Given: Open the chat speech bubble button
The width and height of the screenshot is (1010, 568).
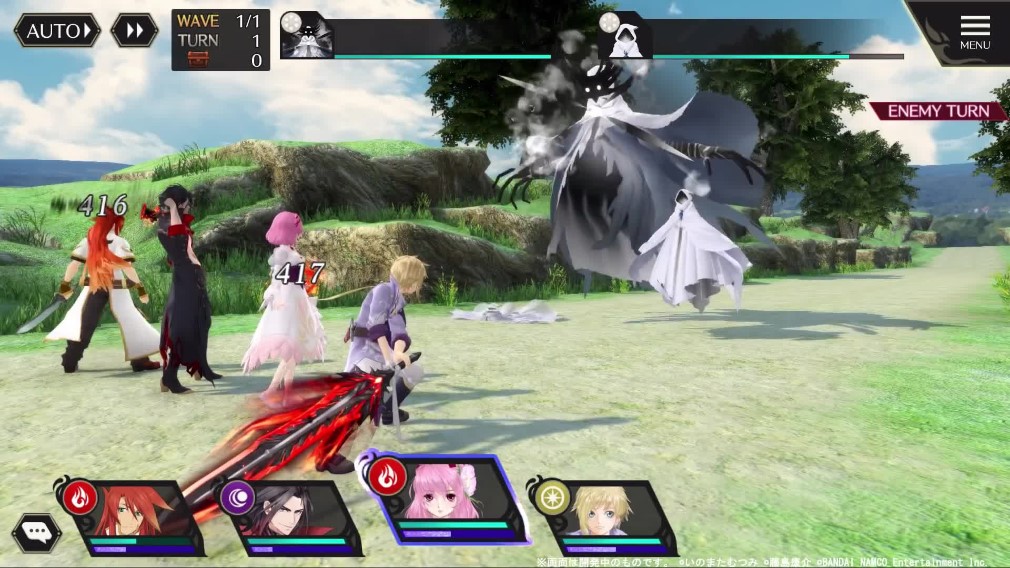Looking at the screenshot, I should (x=37, y=532).
